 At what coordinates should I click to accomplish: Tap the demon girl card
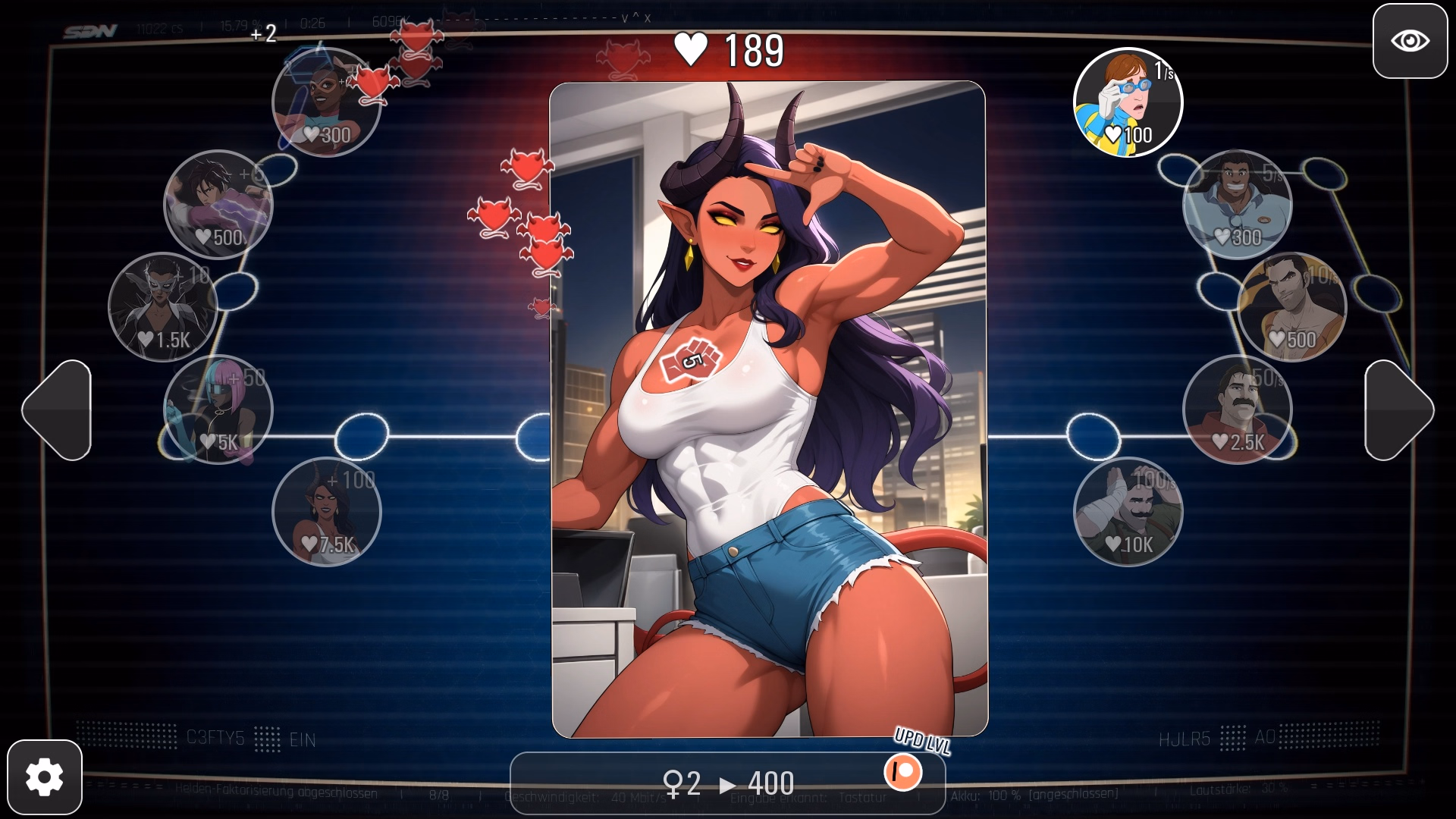pos(769,409)
